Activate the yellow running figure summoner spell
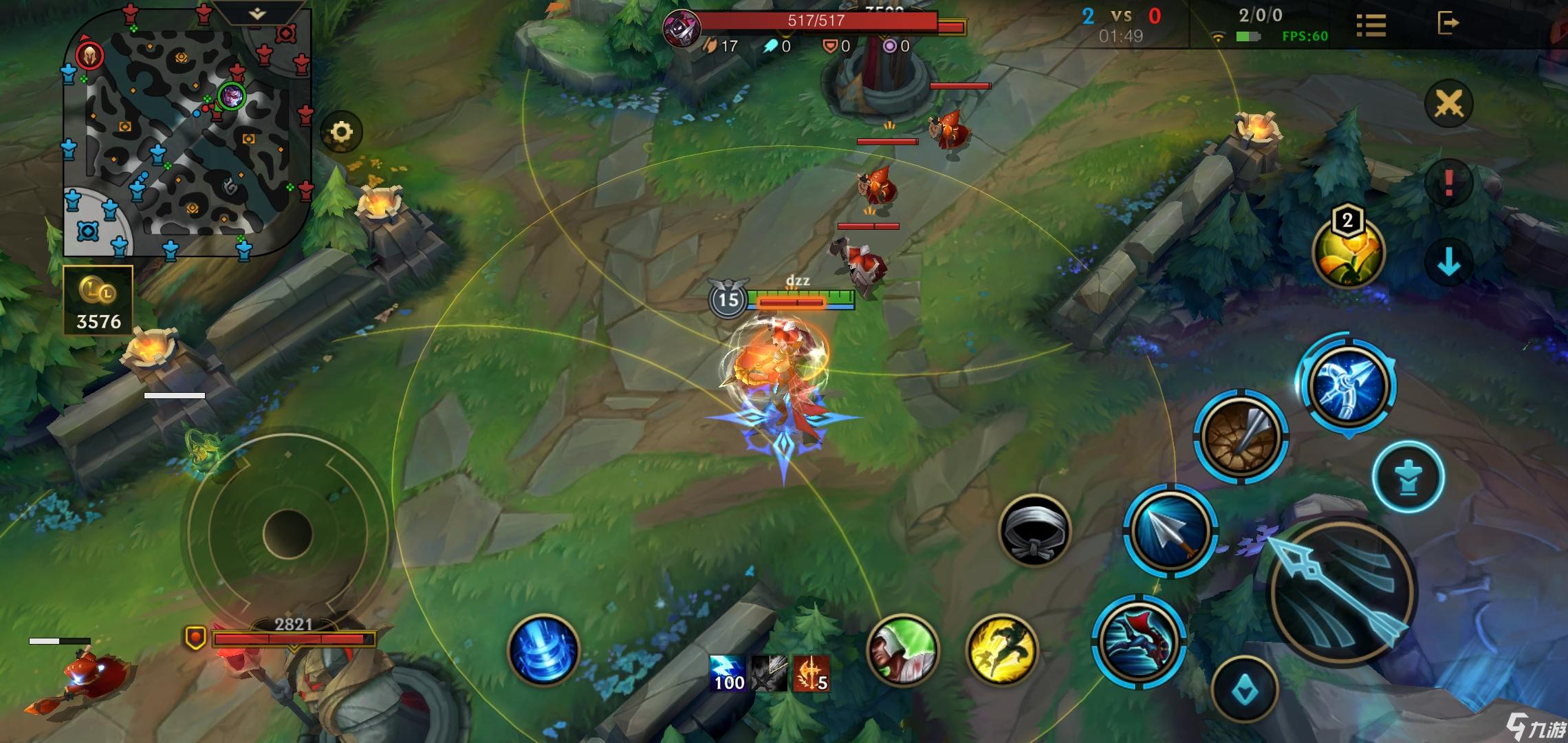The height and width of the screenshot is (743, 1568). (1002, 649)
